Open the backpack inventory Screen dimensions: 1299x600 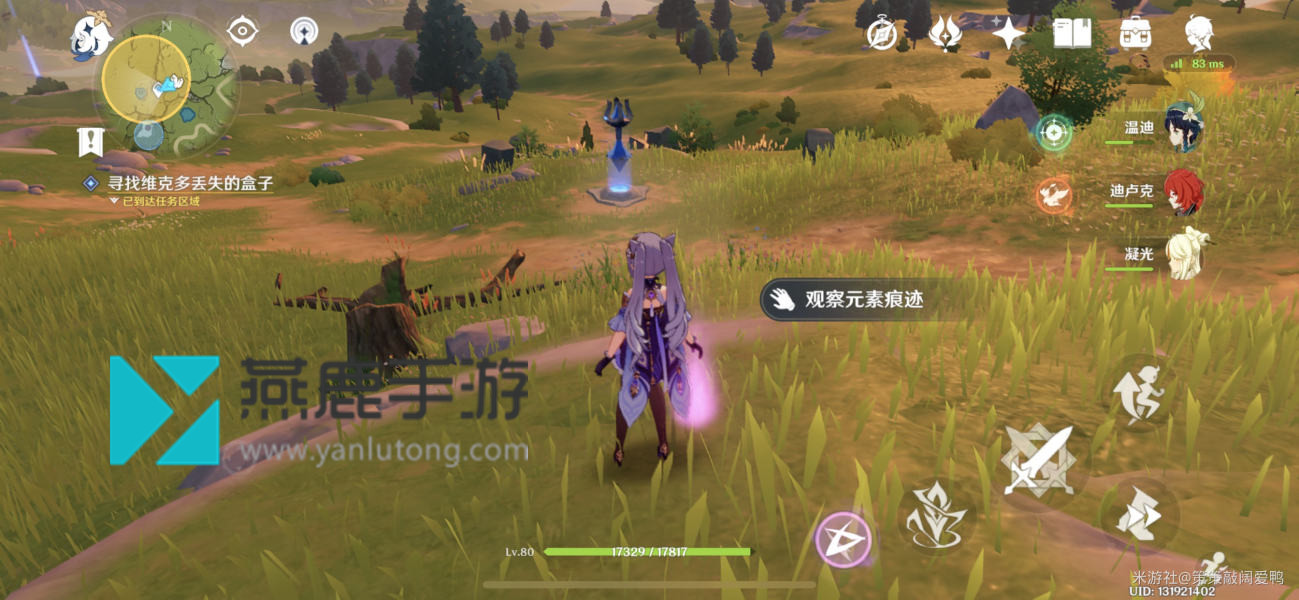(x=1135, y=34)
